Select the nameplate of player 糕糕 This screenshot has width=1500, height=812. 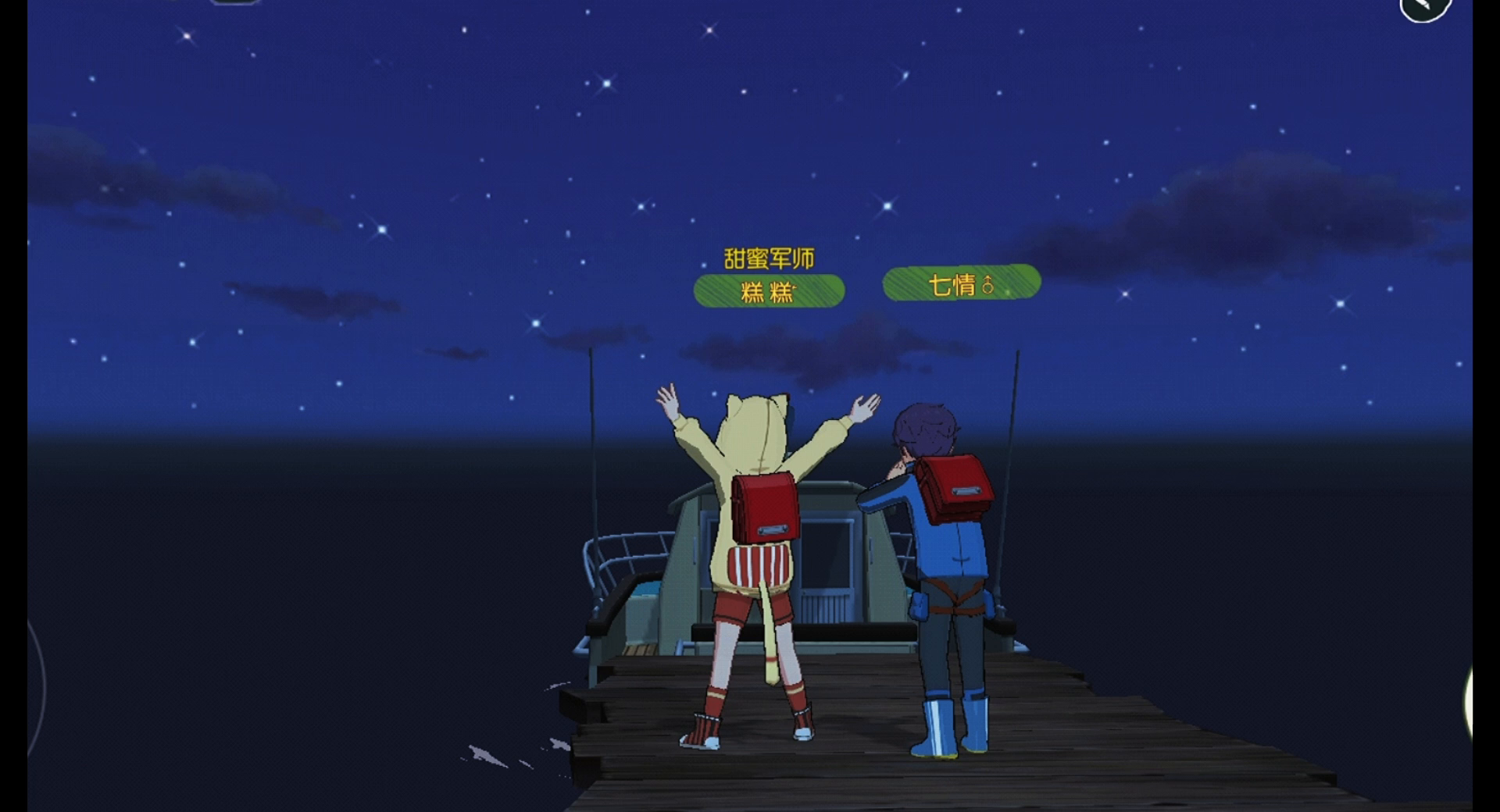point(770,290)
